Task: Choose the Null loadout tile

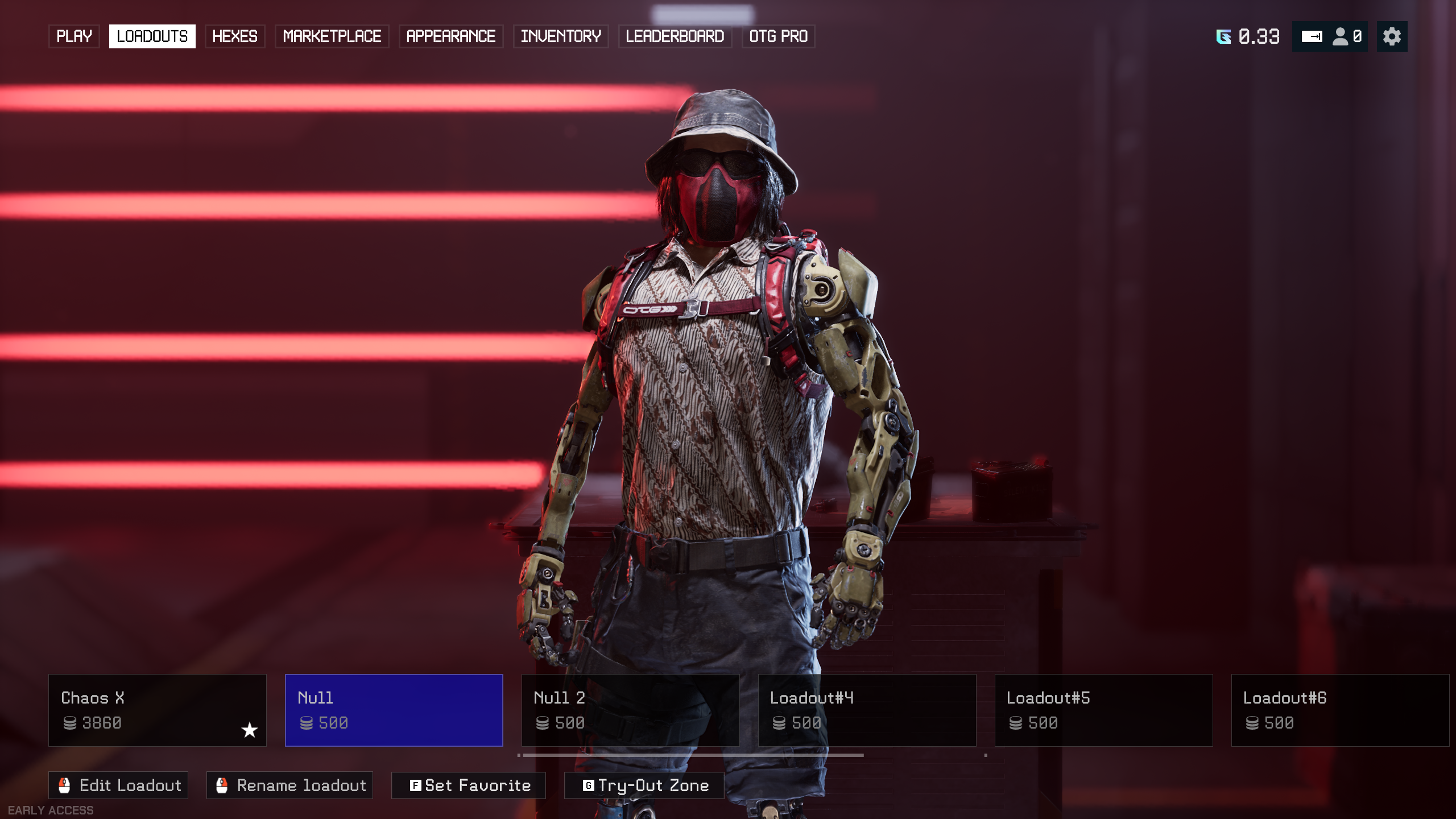Action: 394,710
